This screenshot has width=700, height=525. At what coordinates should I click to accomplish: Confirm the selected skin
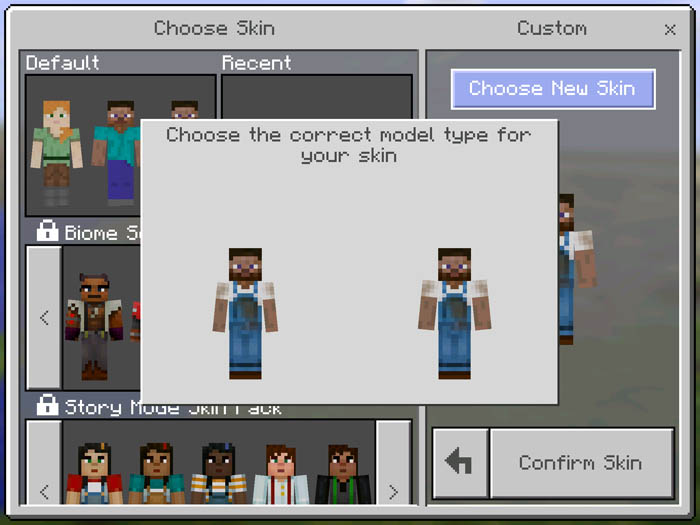(x=580, y=463)
